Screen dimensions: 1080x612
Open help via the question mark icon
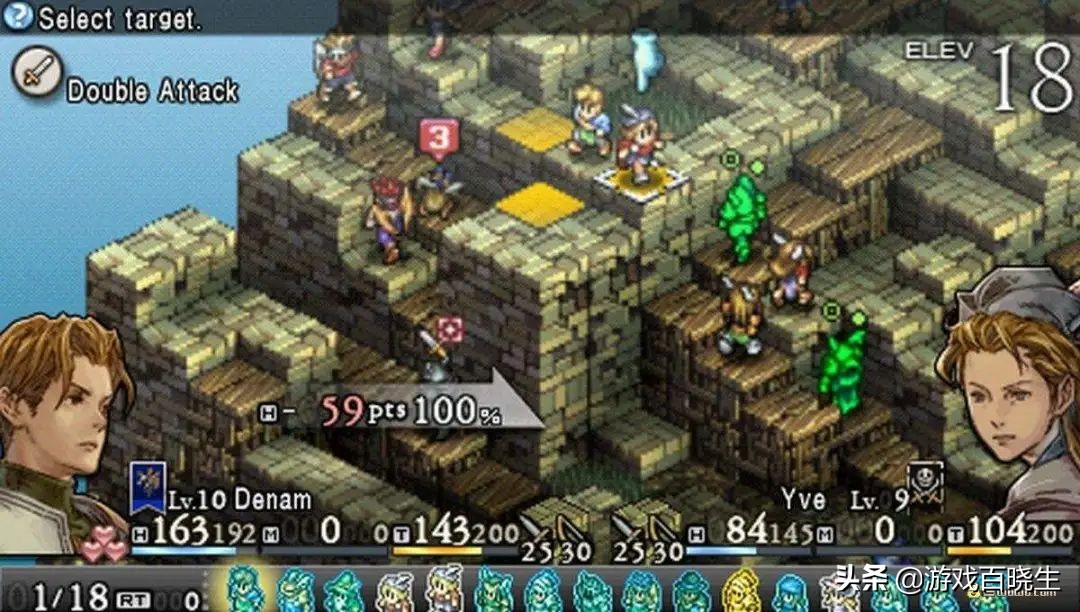tap(20, 15)
